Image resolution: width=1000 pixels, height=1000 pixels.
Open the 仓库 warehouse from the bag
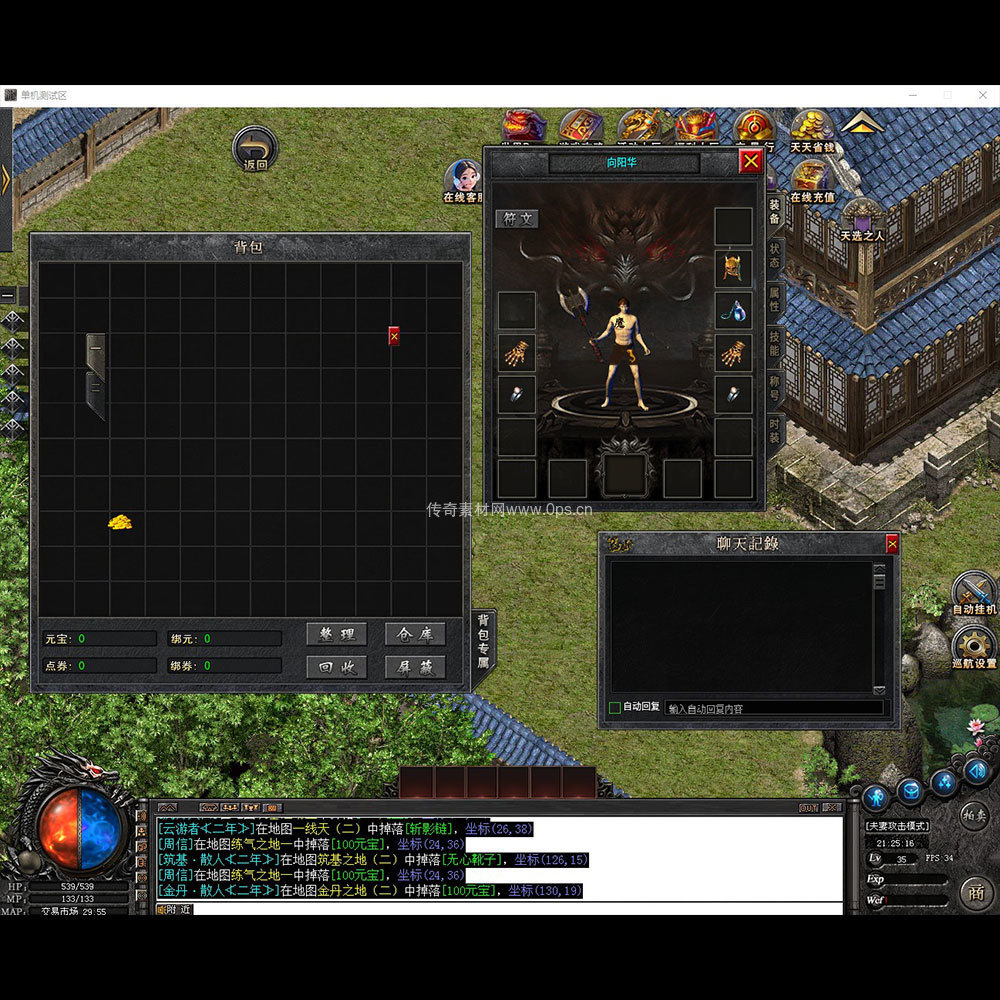point(415,634)
